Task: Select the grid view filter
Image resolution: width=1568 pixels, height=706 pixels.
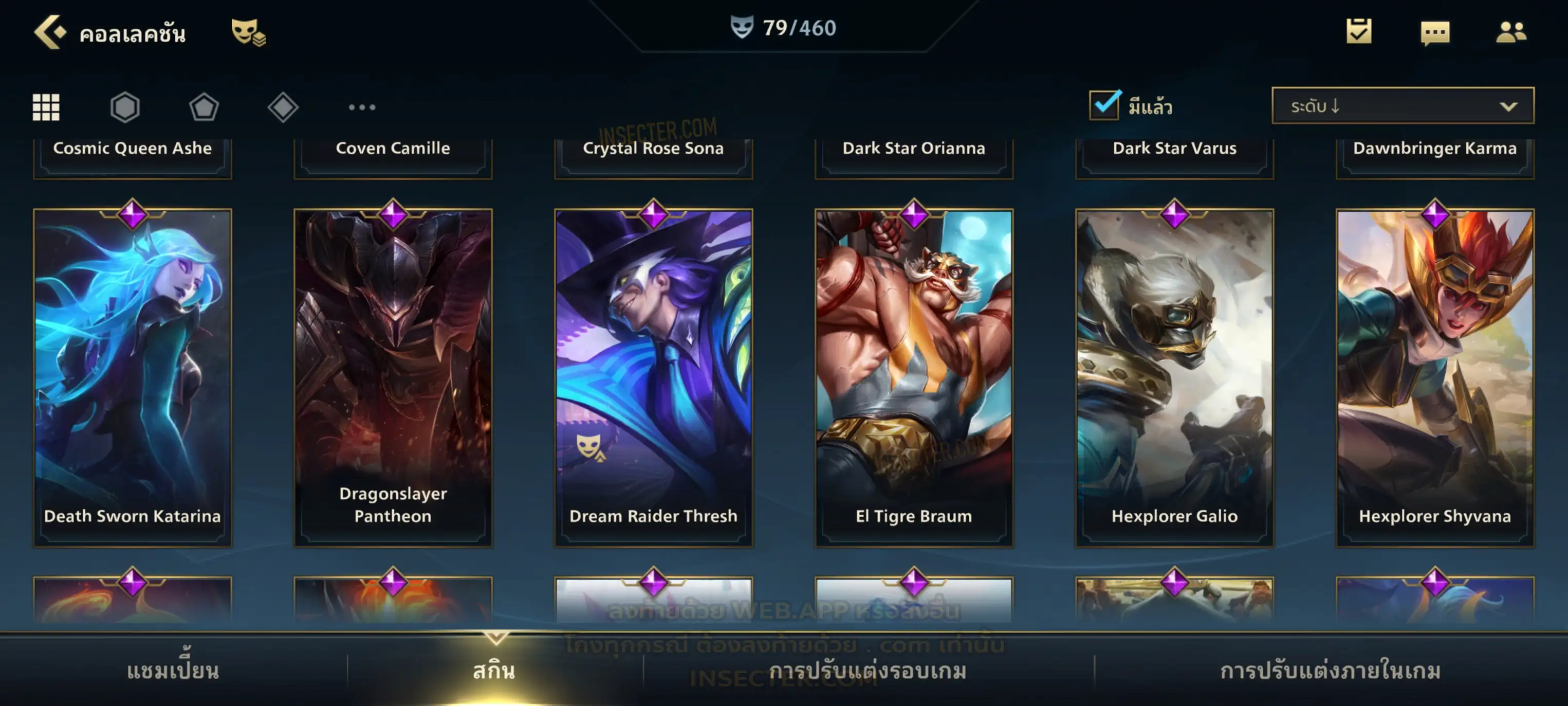Action: tap(46, 107)
